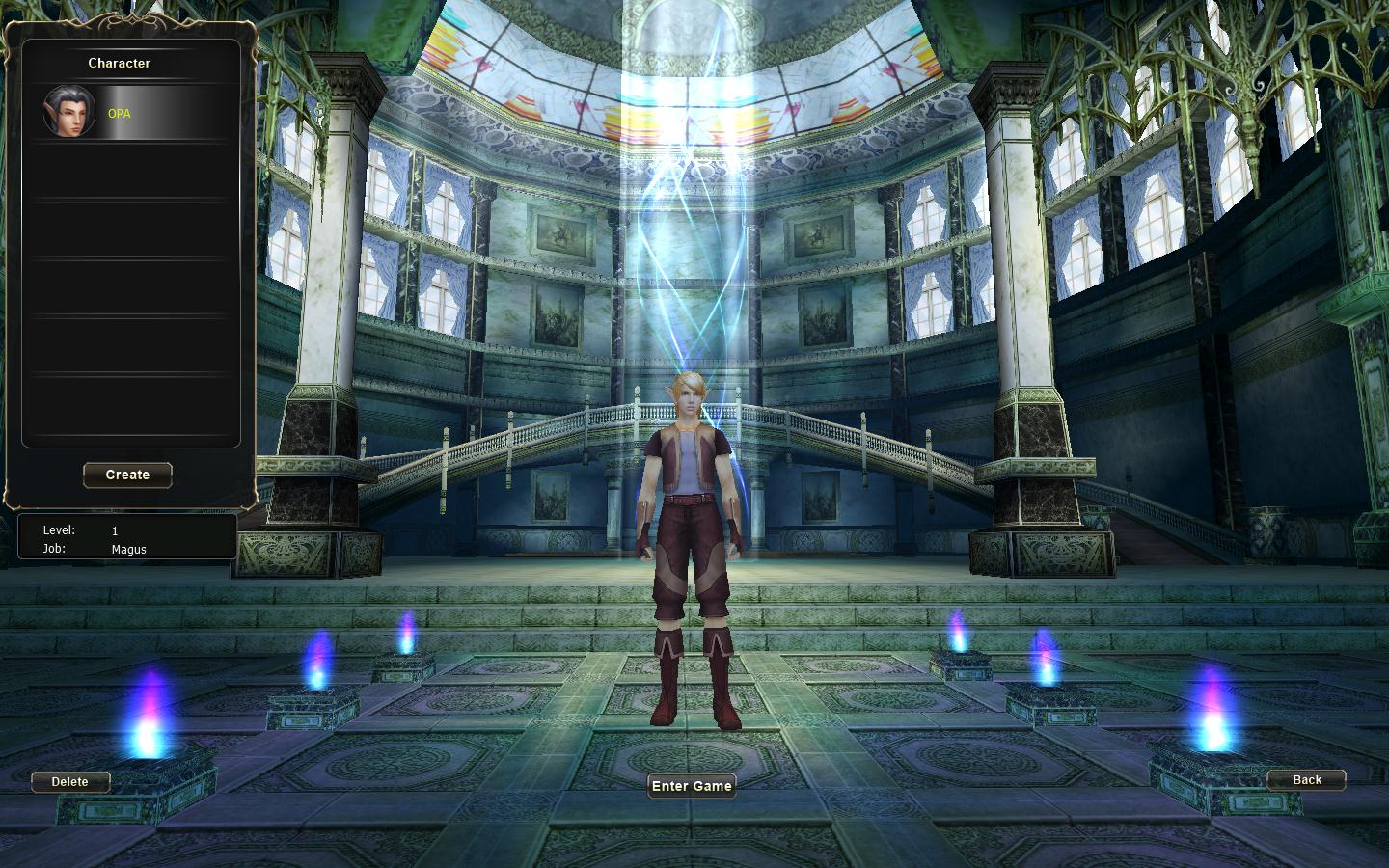Enter the game with the selected character
Image resolution: width=1389 pixels, height=868 pixels.
692,786
